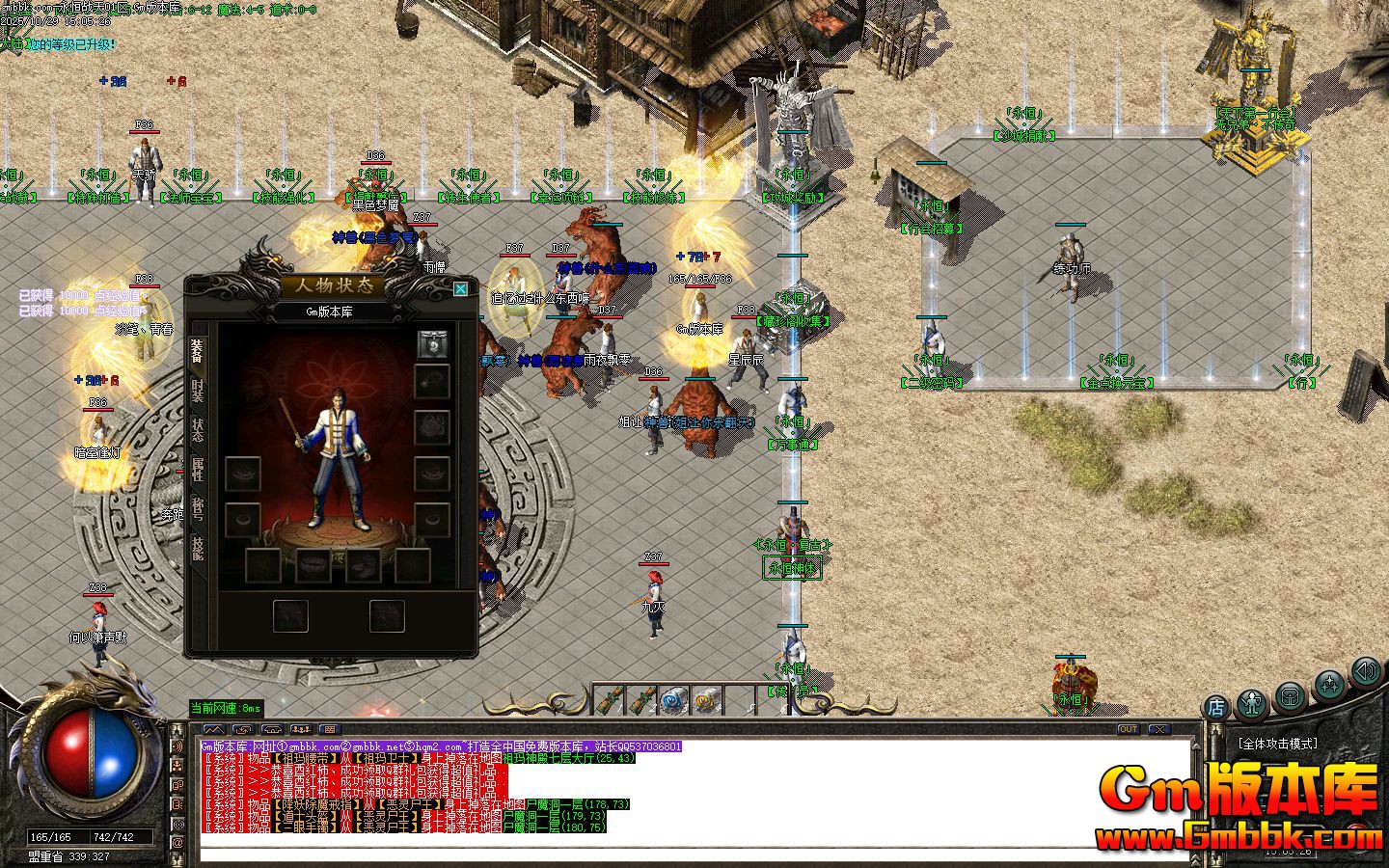Screen dimensions: 1389x868
Task: Select the medal slot in the equipment panel
Action: pos(431,343)
